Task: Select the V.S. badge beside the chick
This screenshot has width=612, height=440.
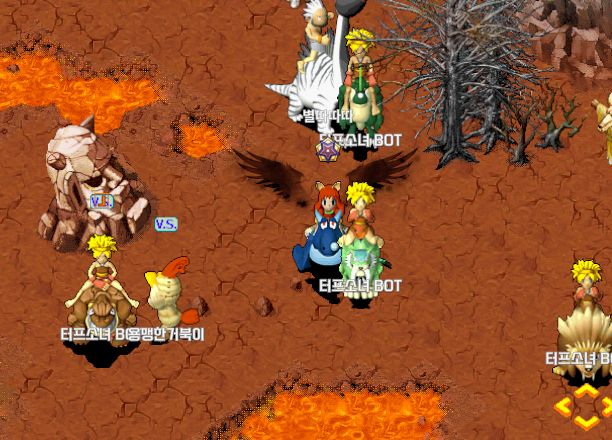Action: click(166, 224)
